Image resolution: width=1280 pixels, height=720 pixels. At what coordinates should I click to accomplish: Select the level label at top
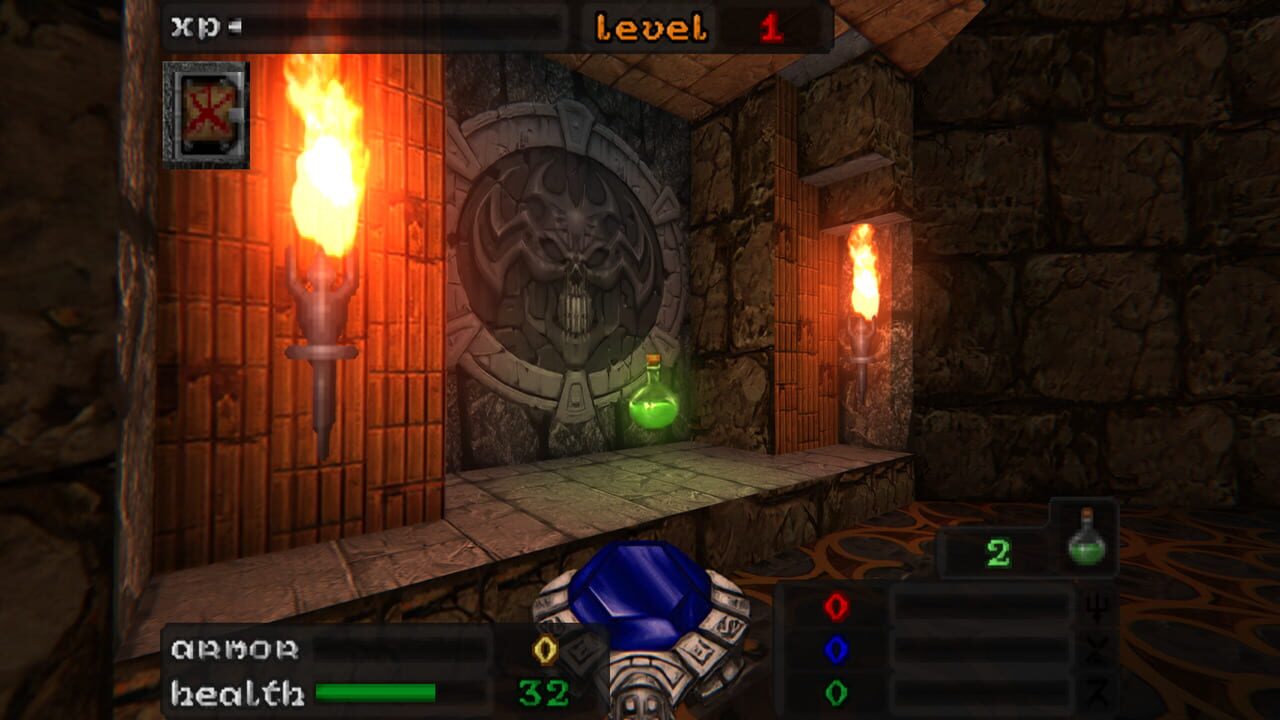tap(650, 25)
